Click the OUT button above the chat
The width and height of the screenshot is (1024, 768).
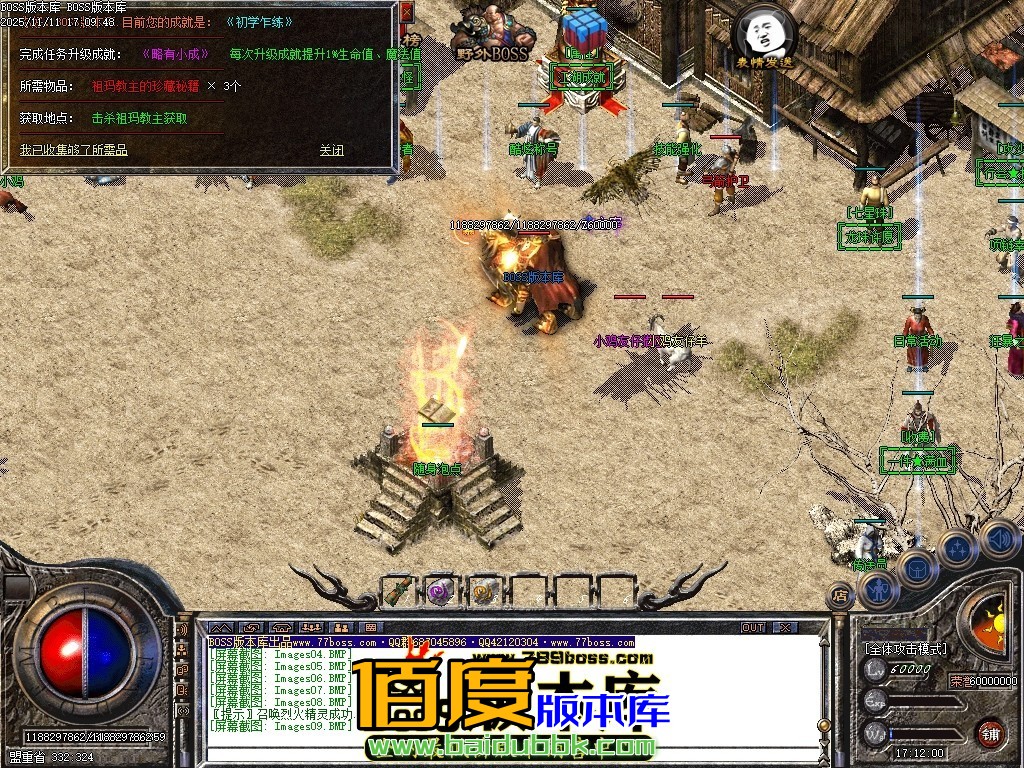(x=753, y=627)
